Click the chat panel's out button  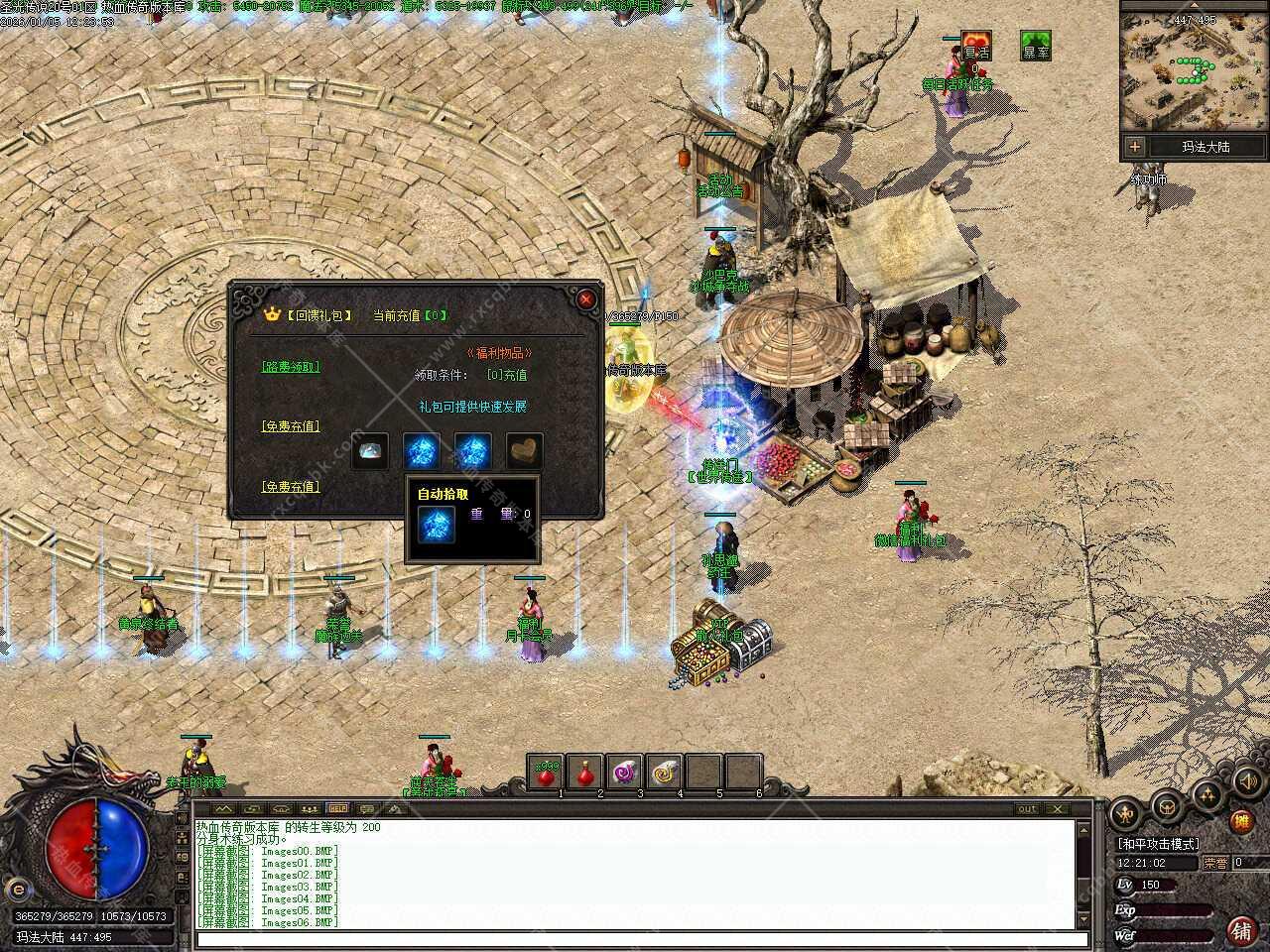point(1027,809)
